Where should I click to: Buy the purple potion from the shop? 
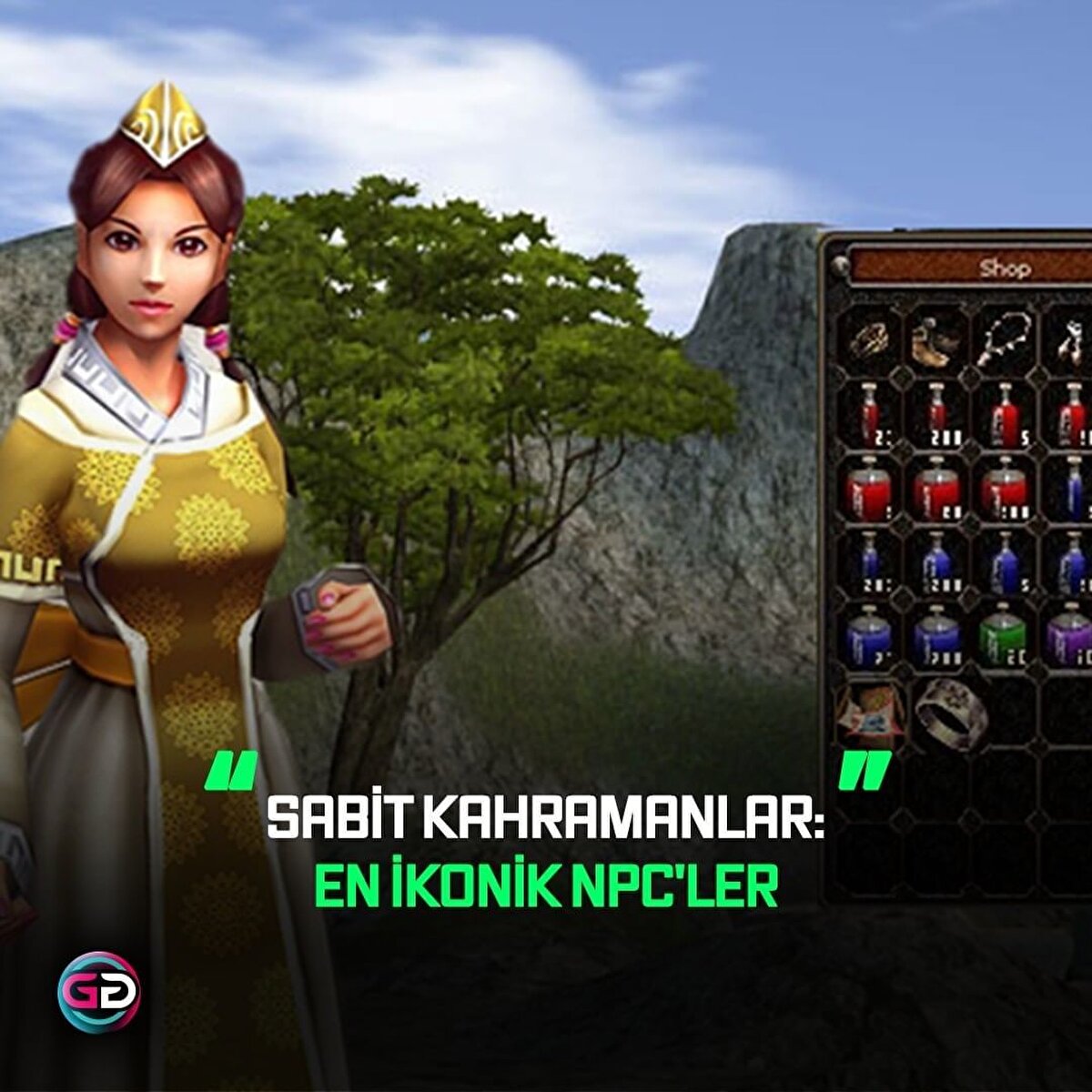point(1068,632)
